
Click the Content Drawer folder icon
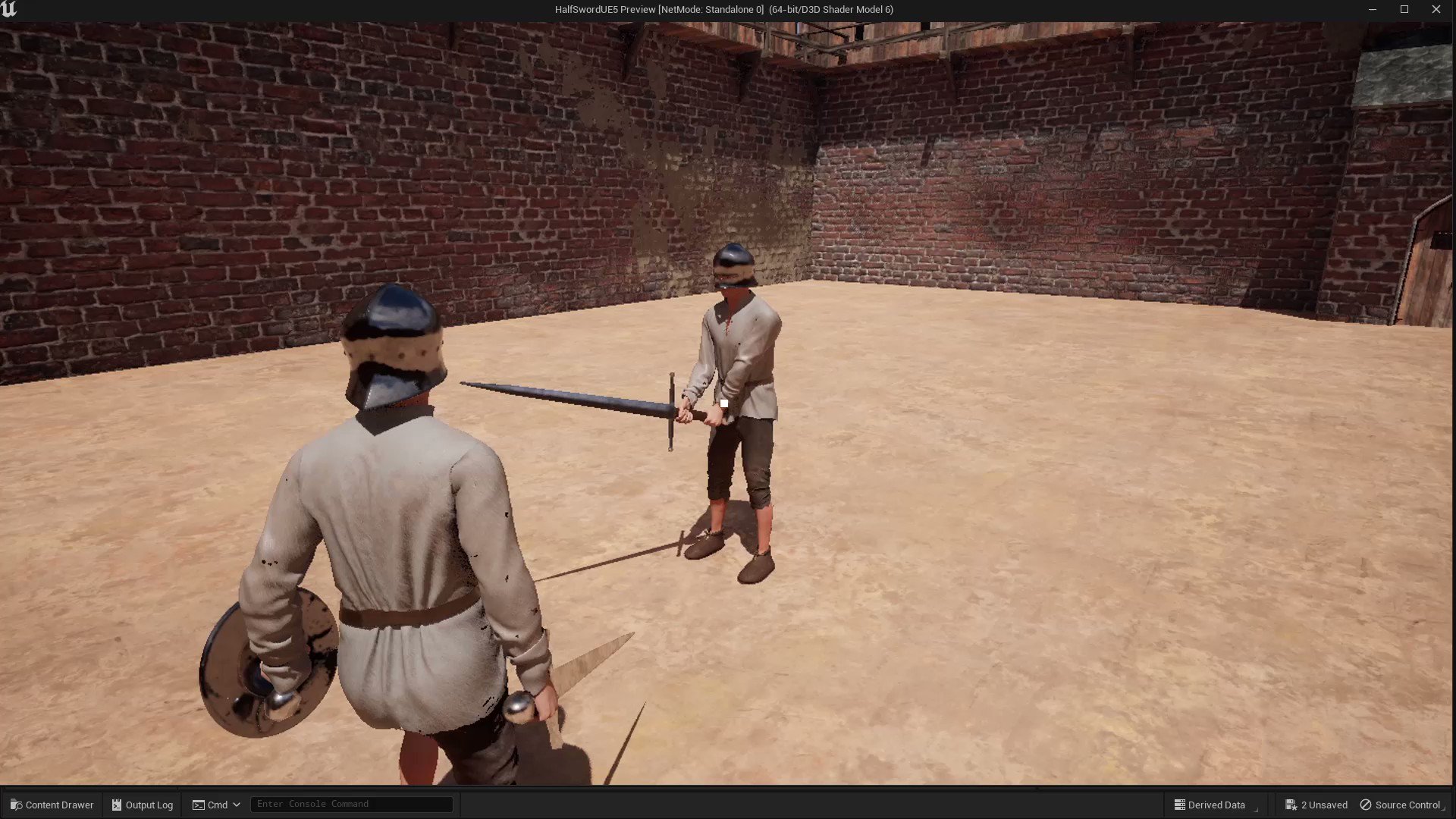[17, 805]
